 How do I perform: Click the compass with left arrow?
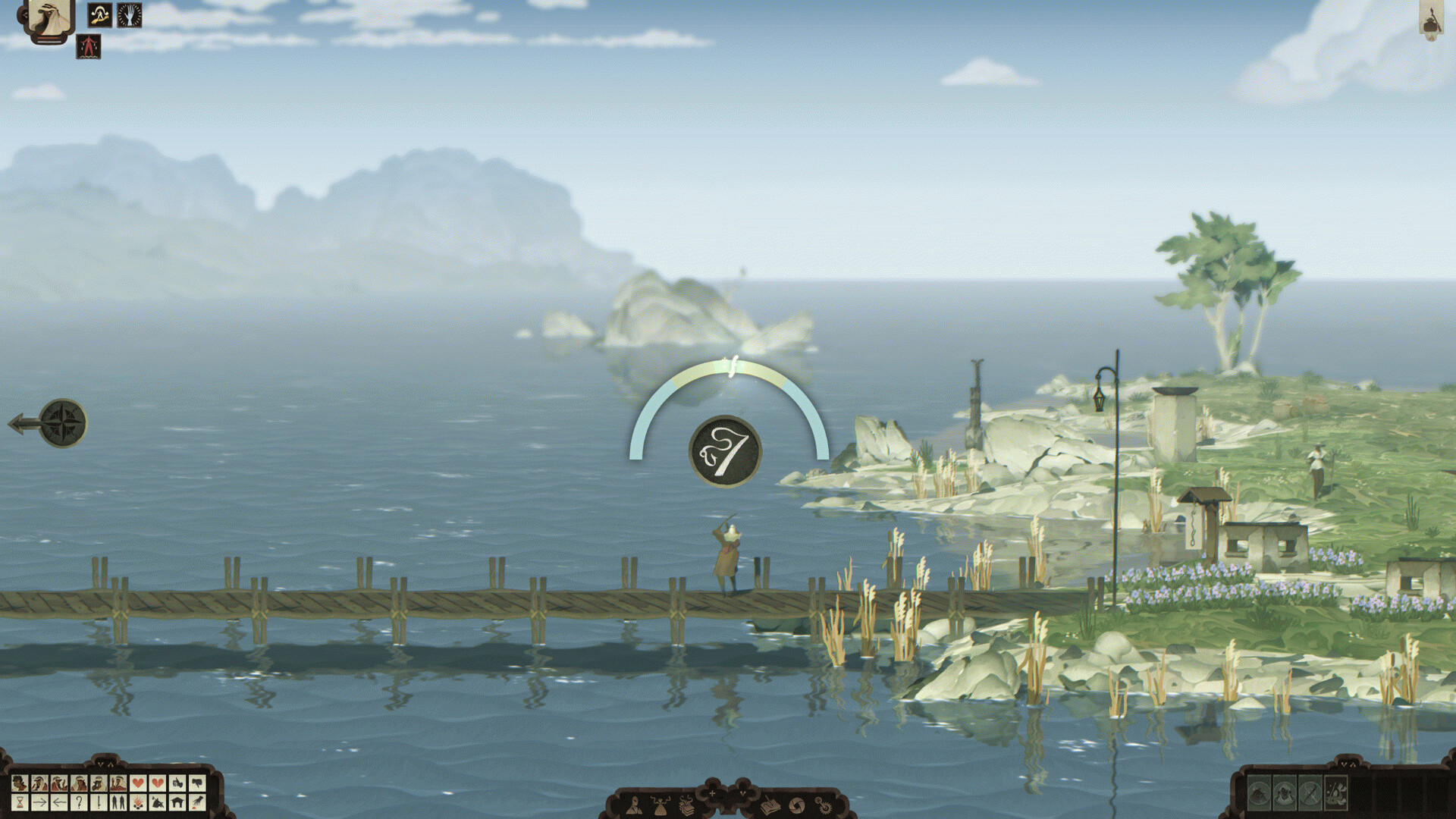coord(61,423)
